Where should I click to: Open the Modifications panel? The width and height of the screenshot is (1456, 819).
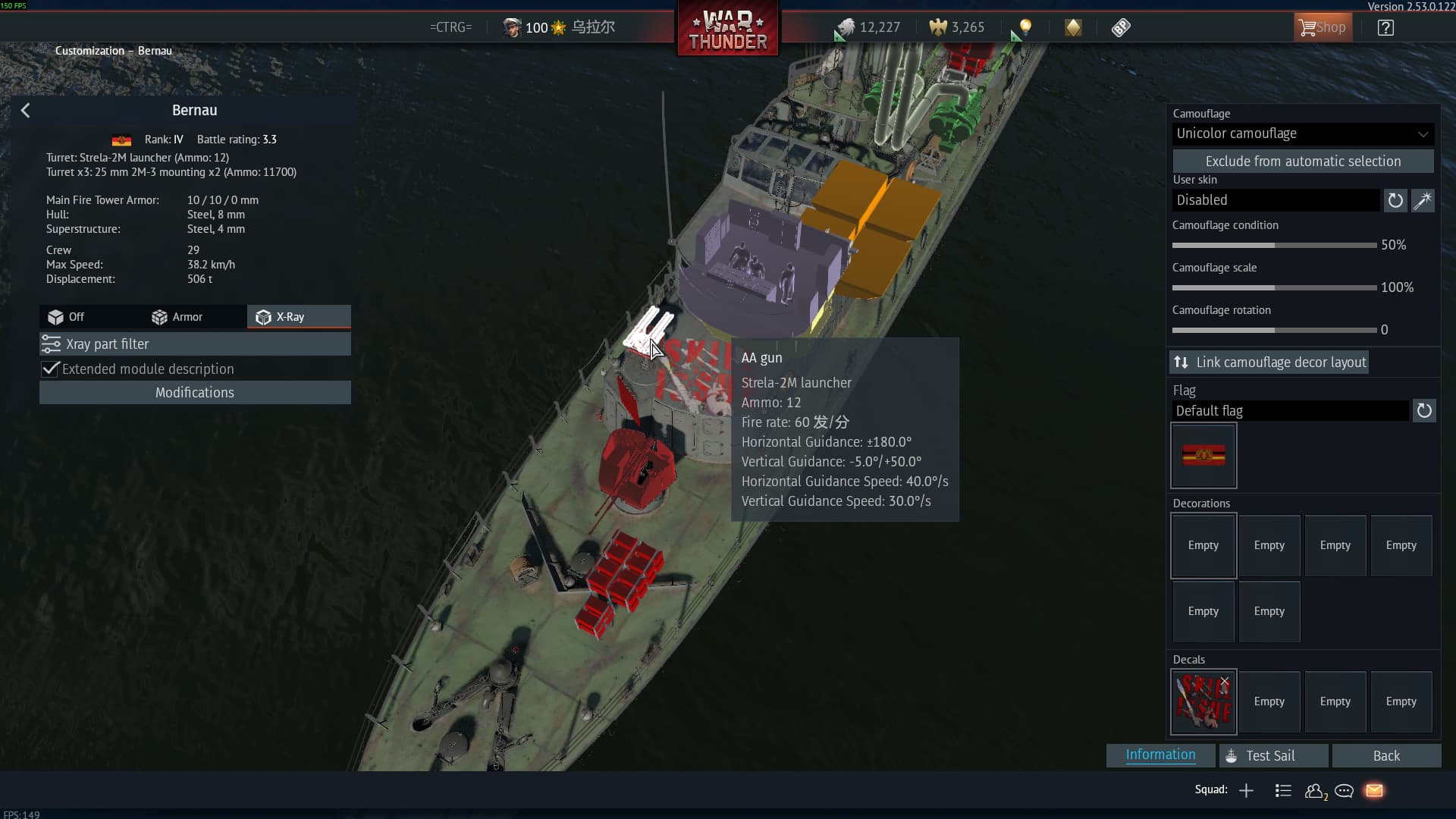point(195,393)
